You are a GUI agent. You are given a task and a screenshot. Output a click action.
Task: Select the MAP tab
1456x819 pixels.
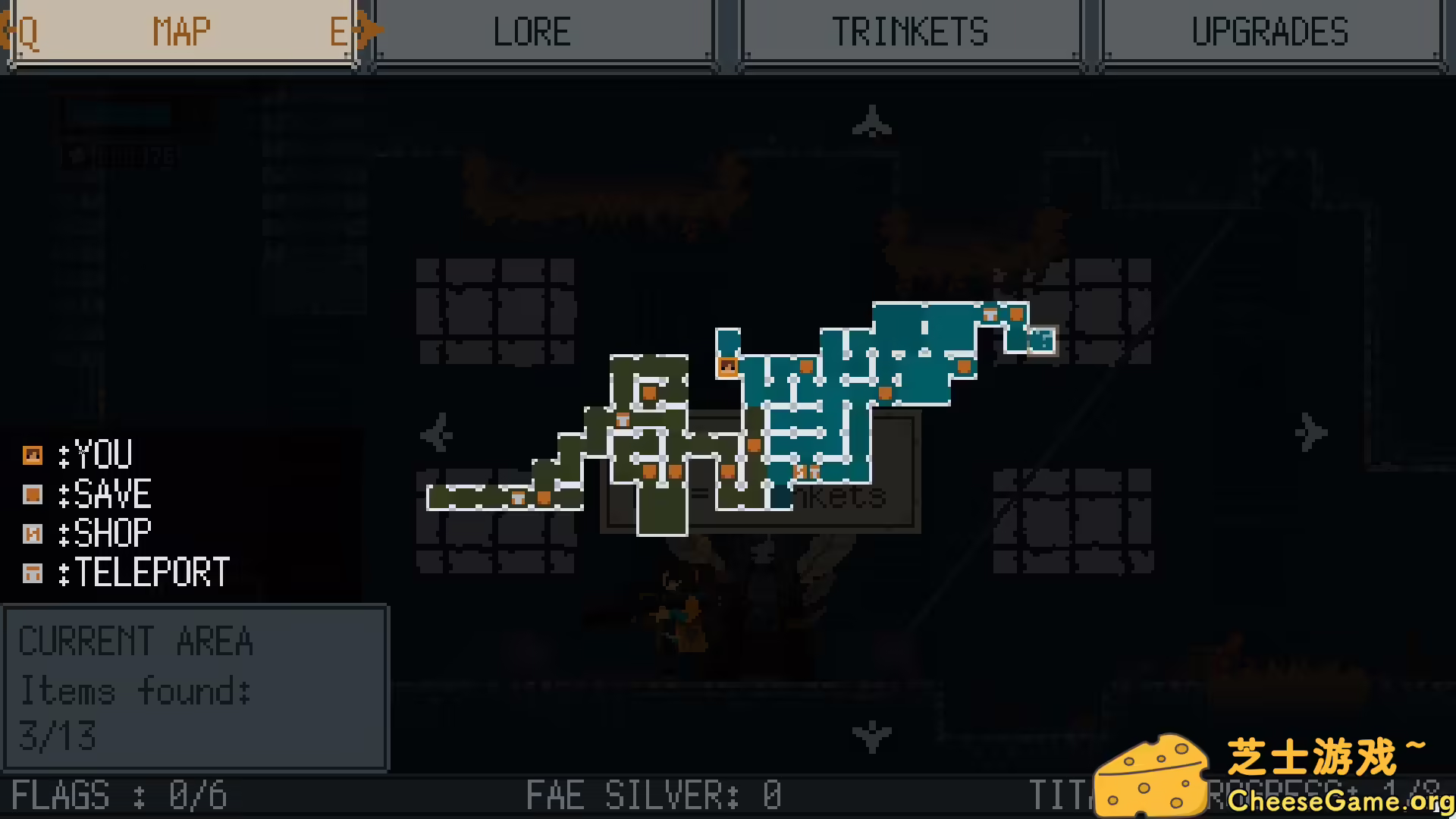tap(181, 32)
